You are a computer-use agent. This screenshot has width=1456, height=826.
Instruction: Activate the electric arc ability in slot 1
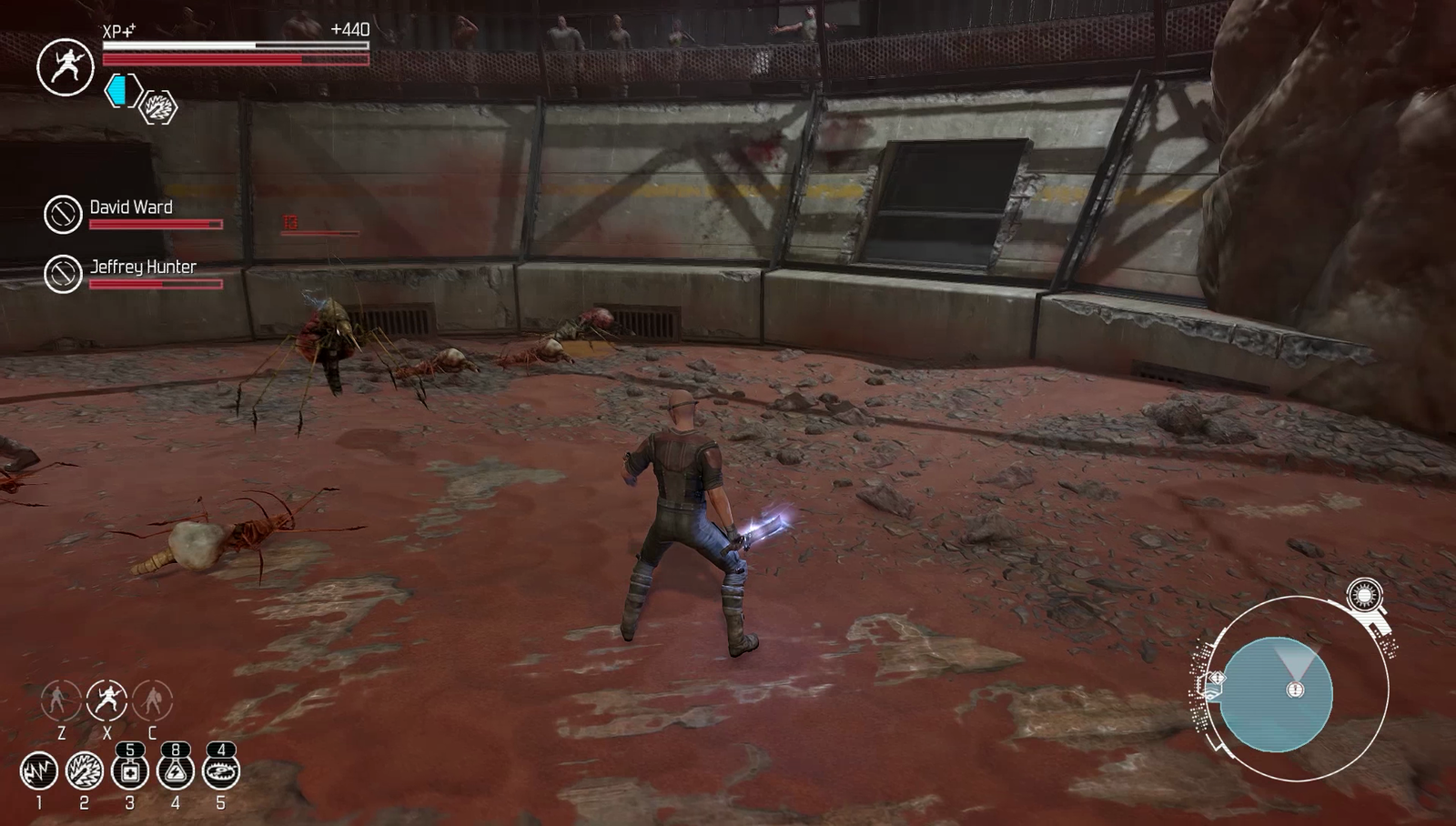pyautogui.click(x=38, y=771)
